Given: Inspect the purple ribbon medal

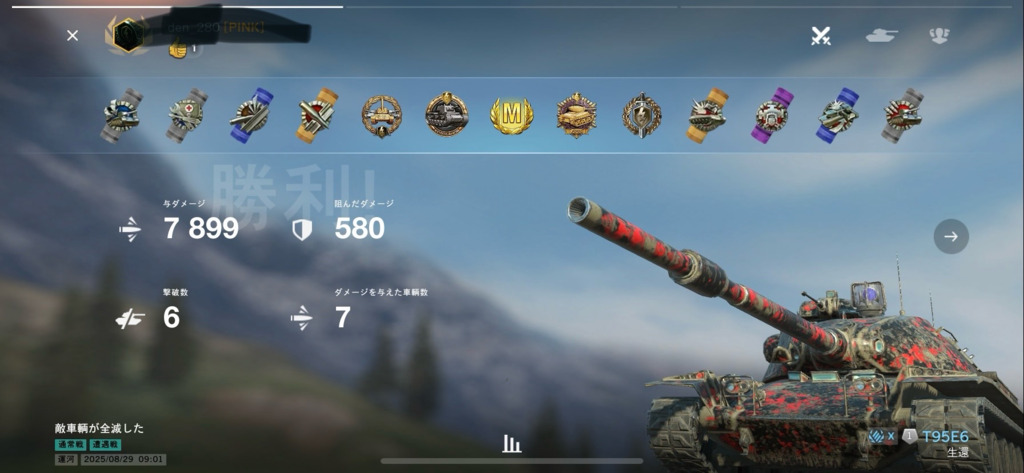Looking at the screenshot, I should coord(771,116).
